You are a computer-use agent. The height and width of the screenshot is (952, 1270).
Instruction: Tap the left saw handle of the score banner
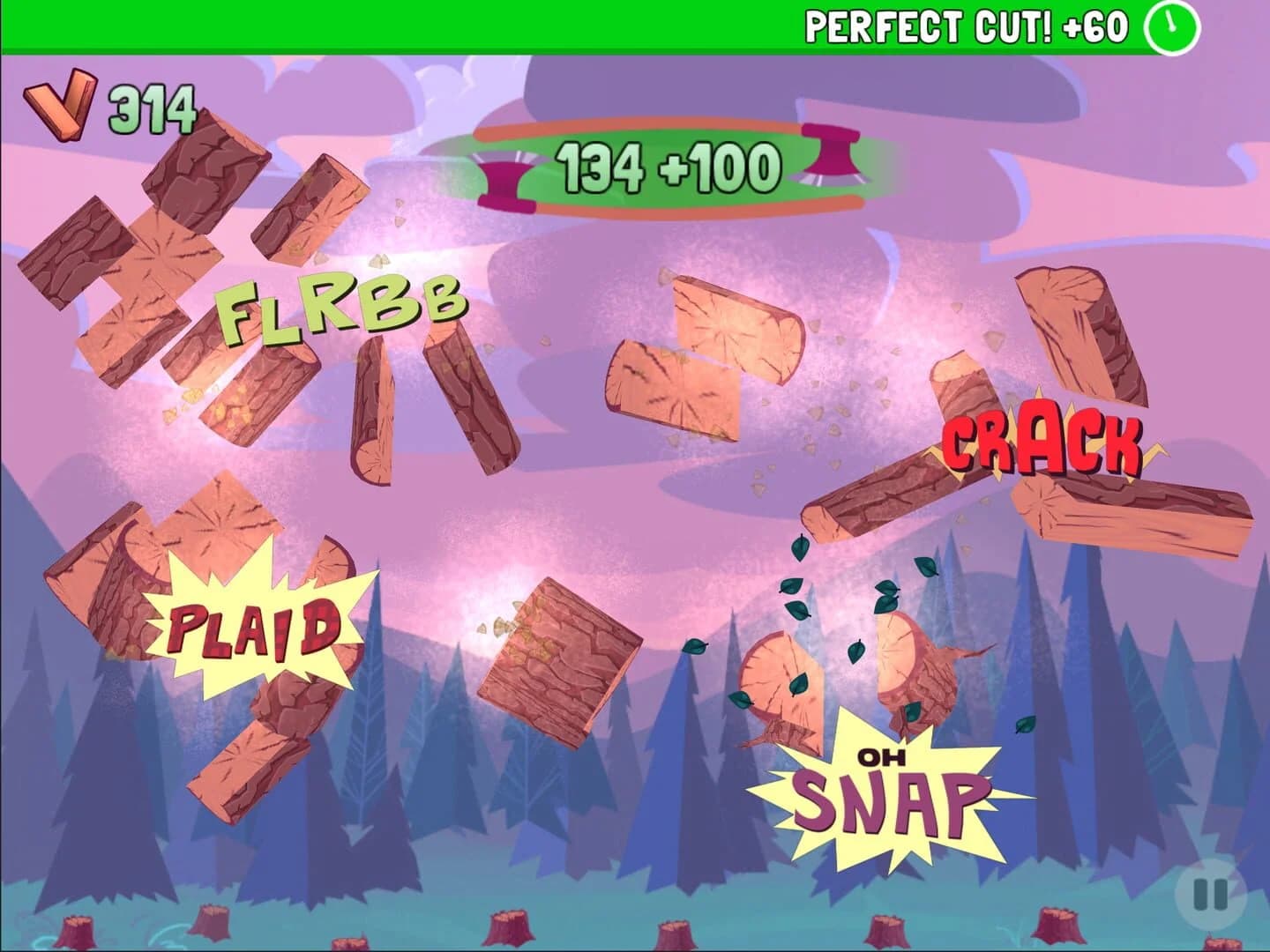coord(500,175)
